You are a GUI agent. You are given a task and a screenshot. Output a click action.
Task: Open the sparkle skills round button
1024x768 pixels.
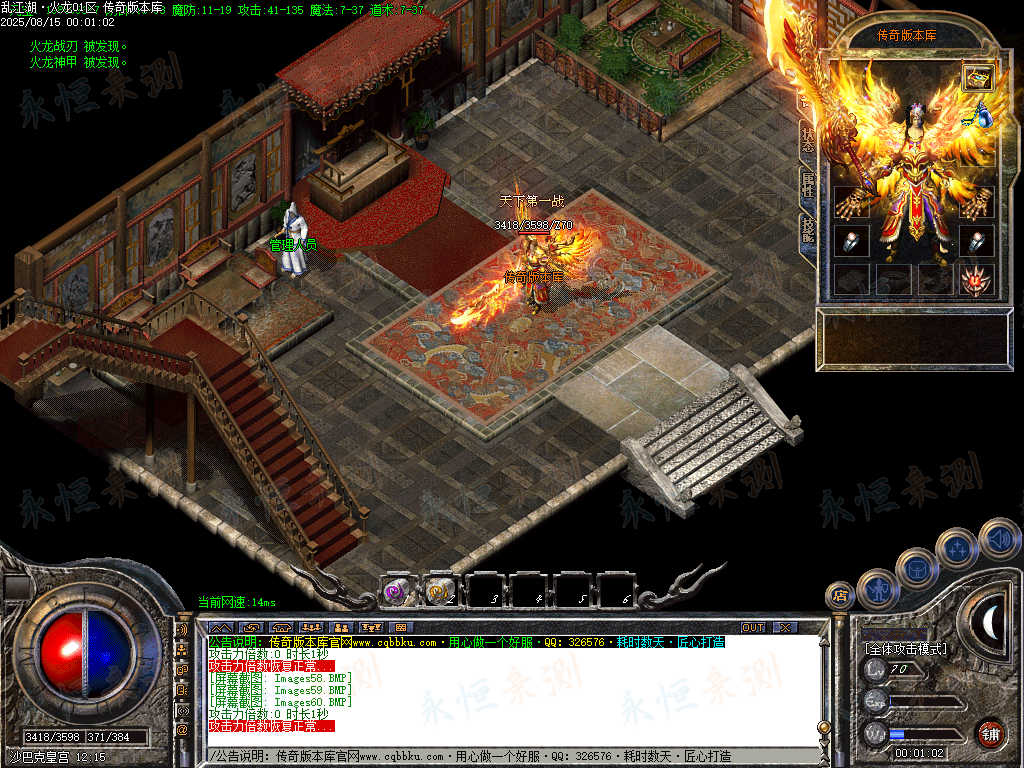[957, 548]
